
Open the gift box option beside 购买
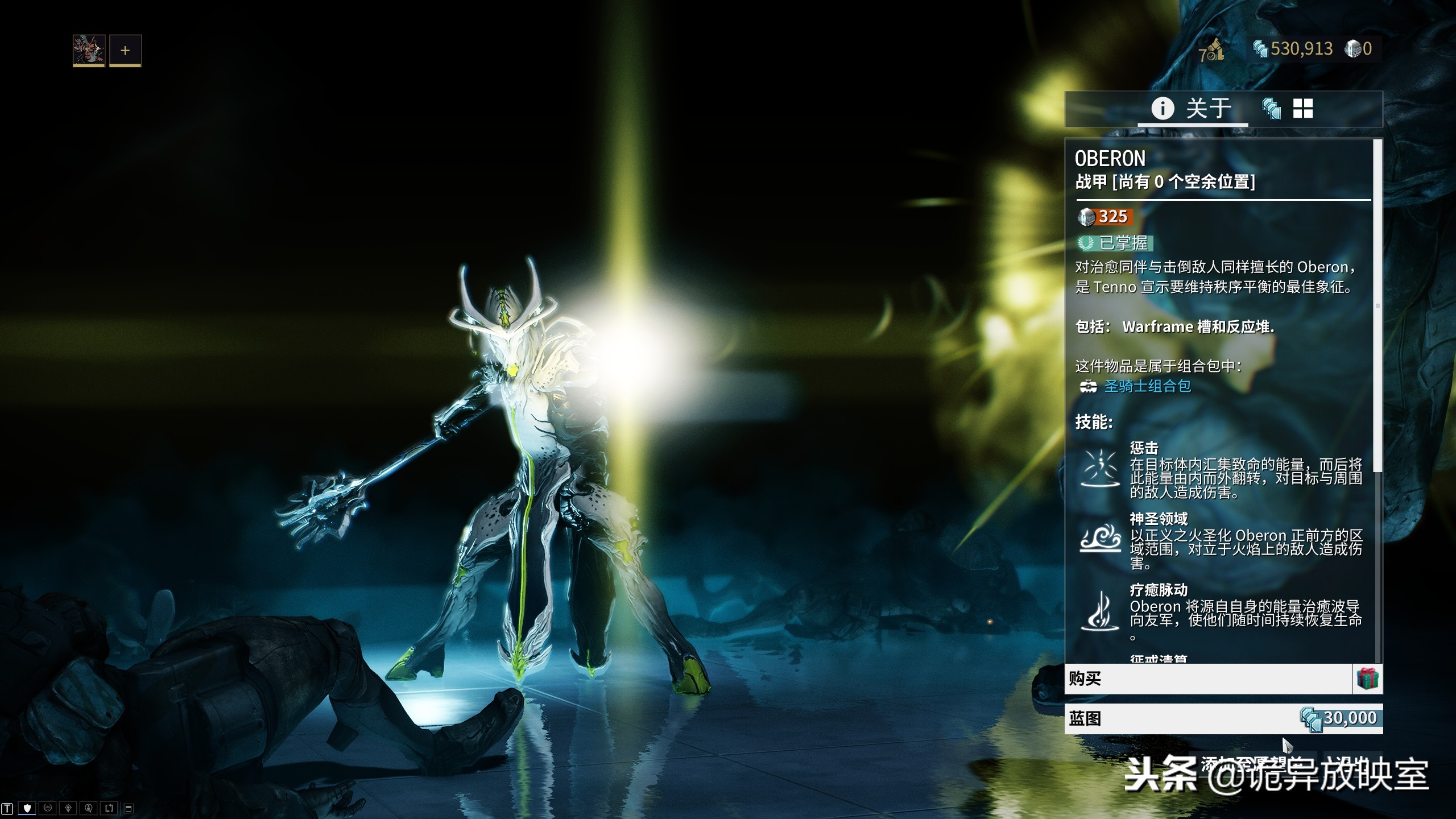[x=1368, y=679]
